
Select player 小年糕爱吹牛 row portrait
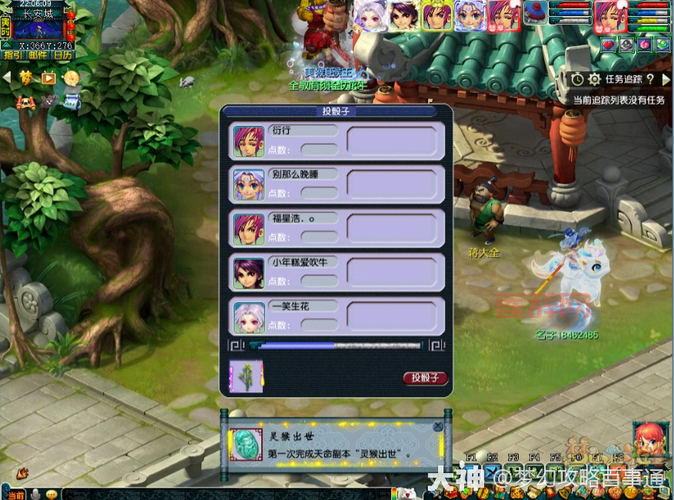248,271
